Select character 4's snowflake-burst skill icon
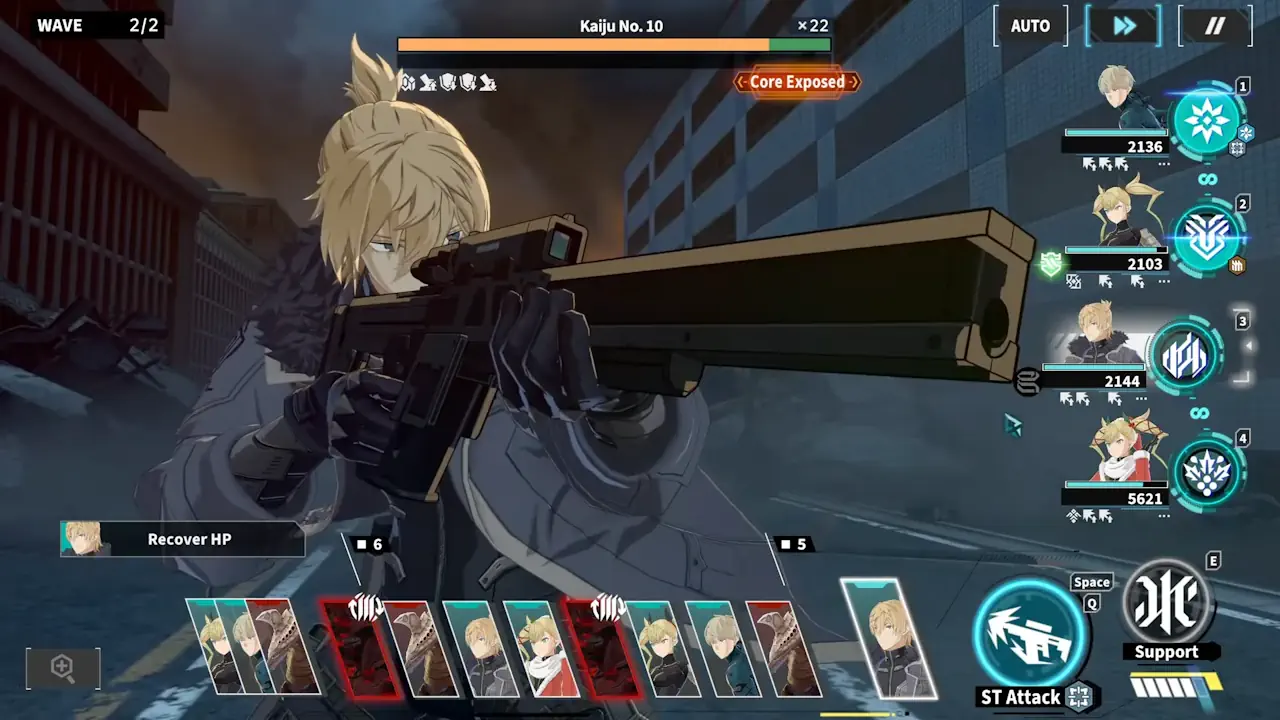 pyautogui.click(x=1207, y=473)
